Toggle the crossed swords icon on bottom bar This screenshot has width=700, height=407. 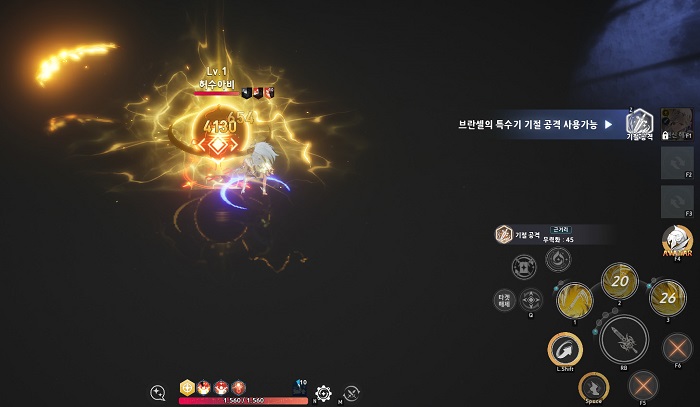tap(352, 393)
